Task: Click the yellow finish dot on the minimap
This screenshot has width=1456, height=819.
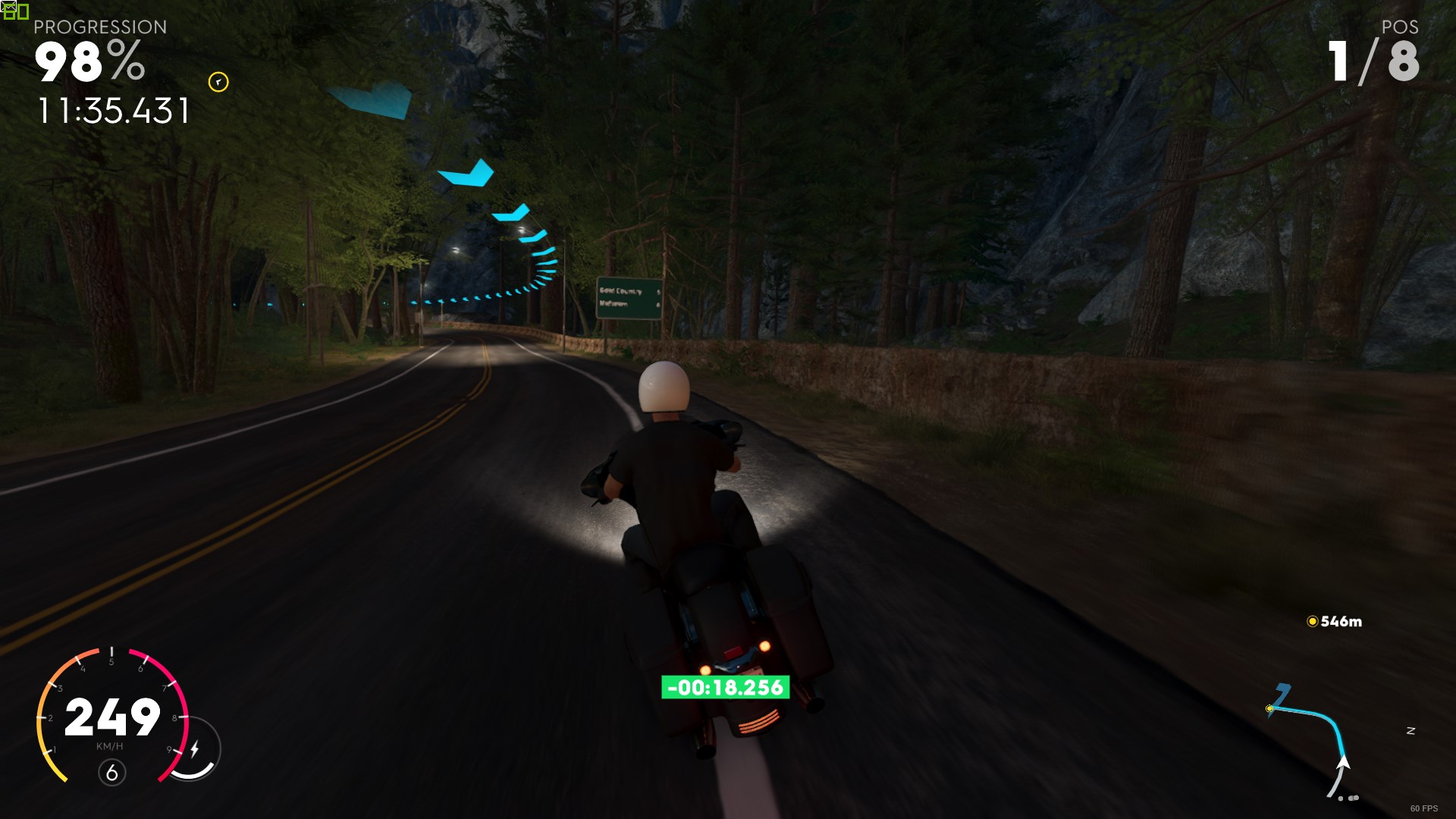Action: (1269, 709)
